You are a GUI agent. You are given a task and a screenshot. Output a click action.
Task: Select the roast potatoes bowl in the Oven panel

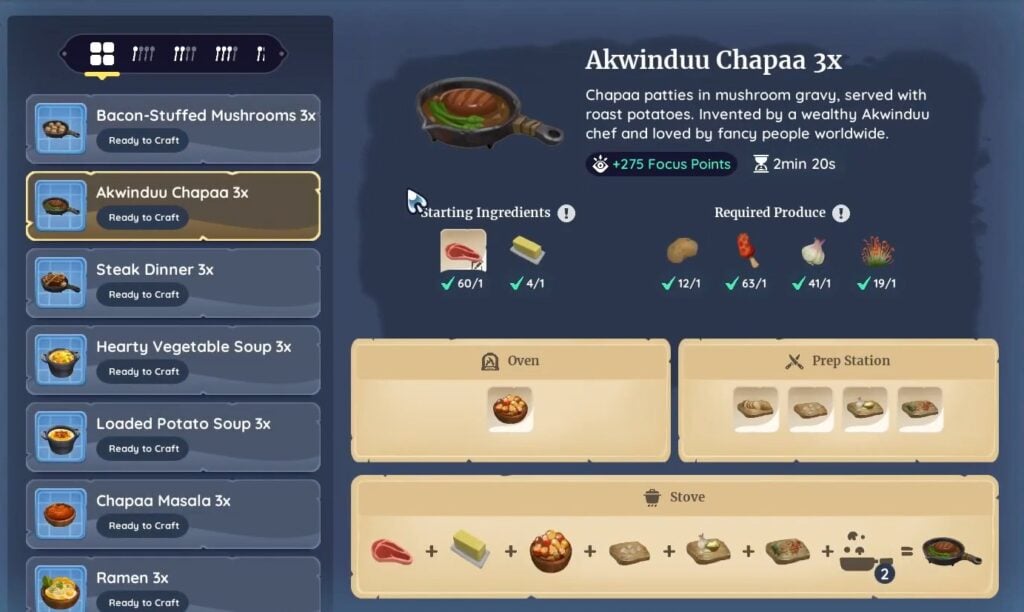tap(511, 409)
